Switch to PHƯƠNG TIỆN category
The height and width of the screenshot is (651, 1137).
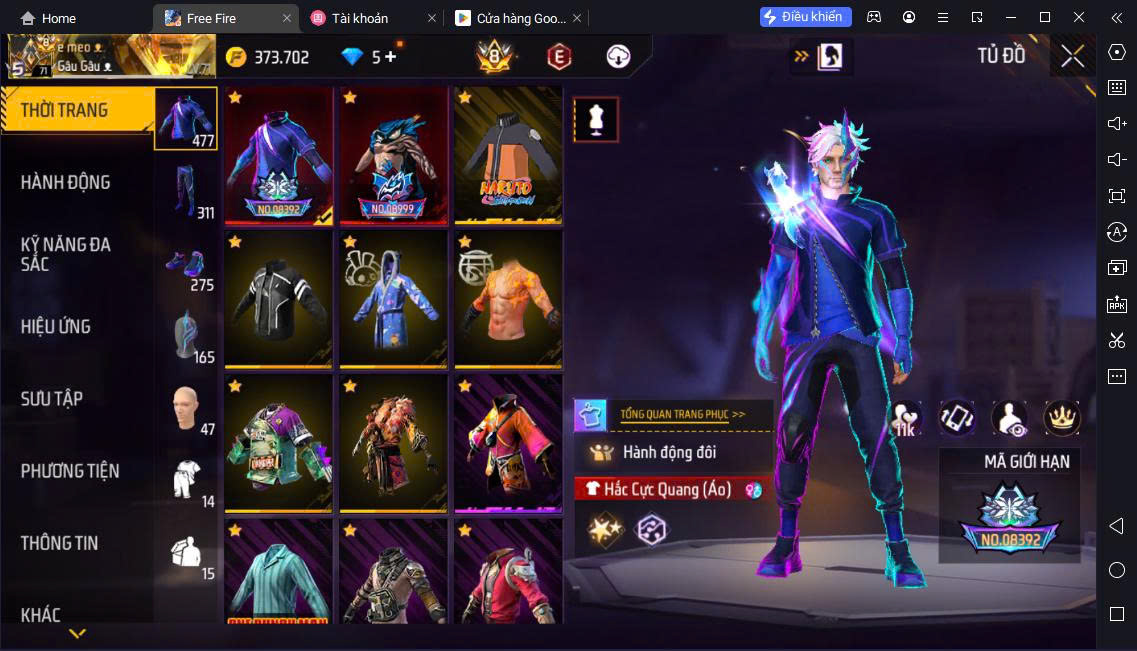[70, 470]
